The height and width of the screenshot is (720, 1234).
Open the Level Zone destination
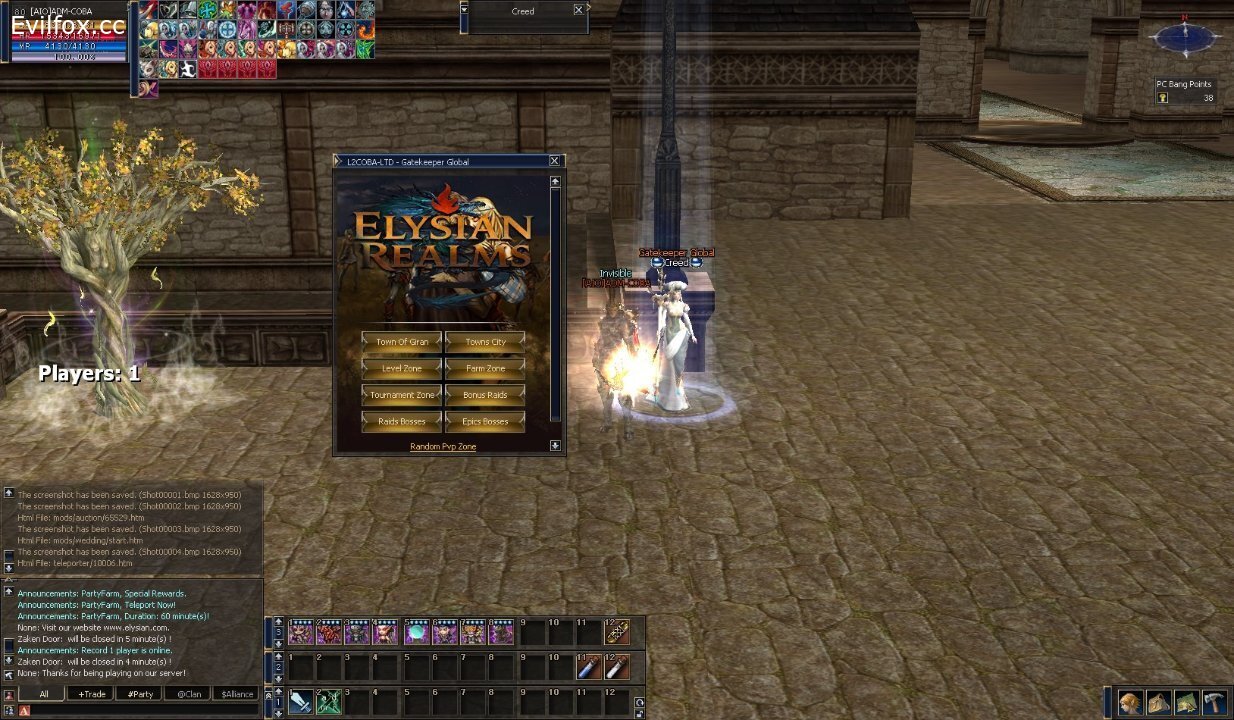pos(402,369)
